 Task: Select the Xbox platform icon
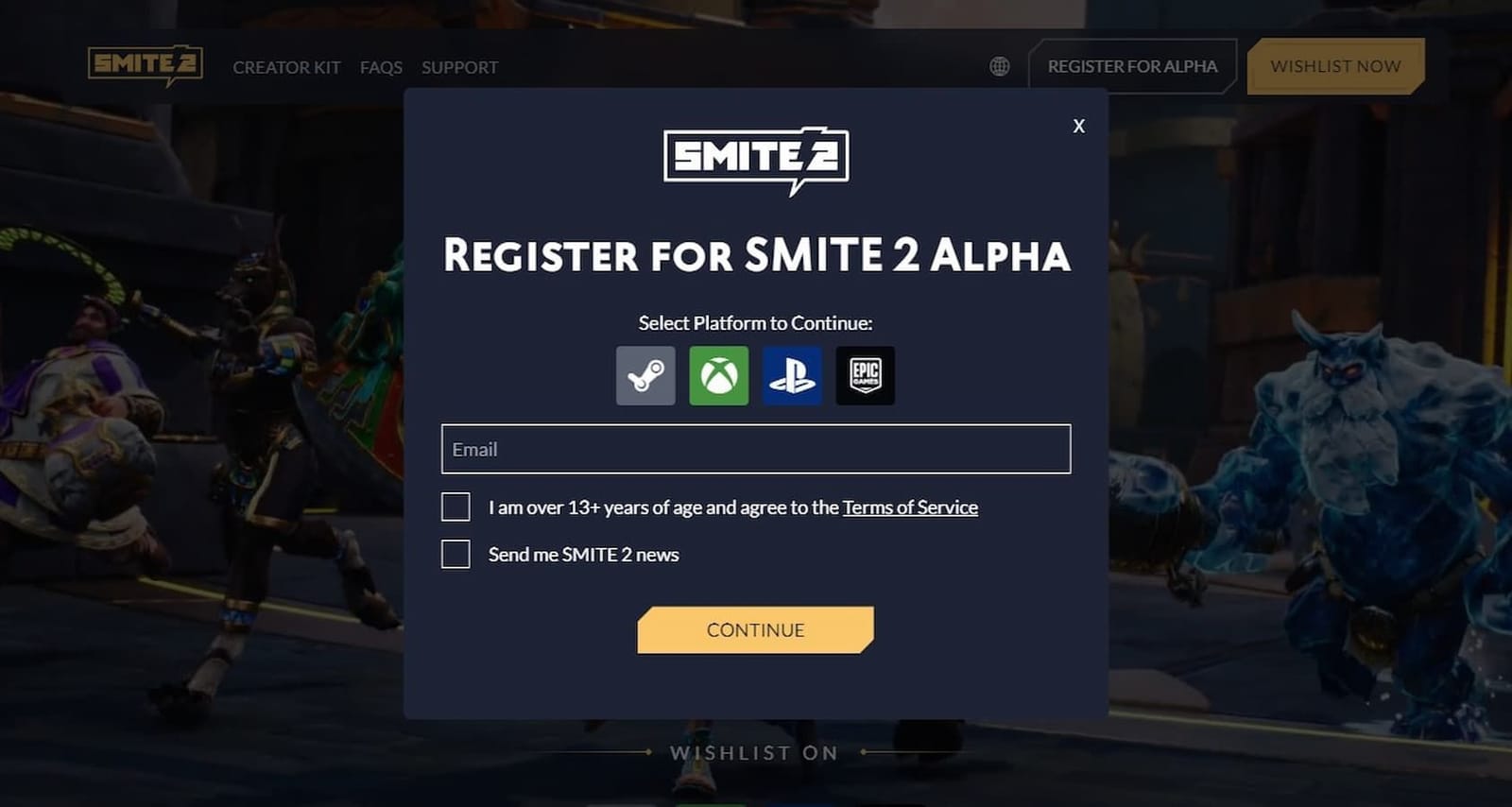[718, 374]
